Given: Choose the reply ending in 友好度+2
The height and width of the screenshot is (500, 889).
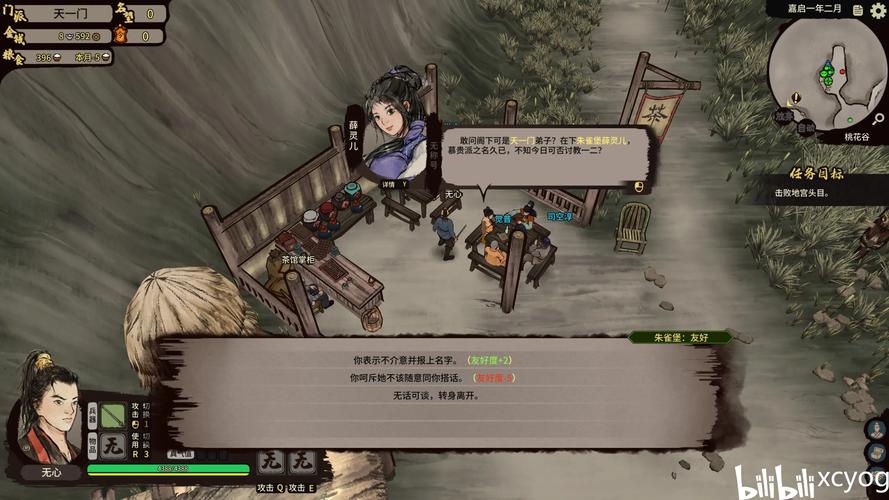Looking at the screenshot, I should coord(432,360).
